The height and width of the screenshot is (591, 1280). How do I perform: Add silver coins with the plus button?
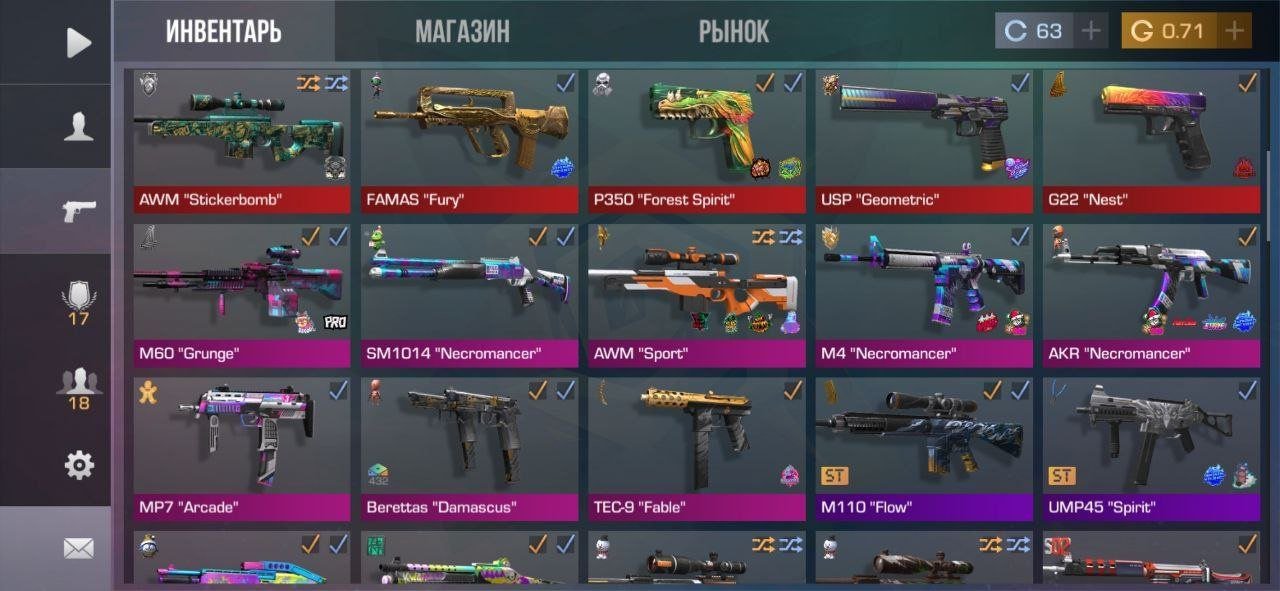1091,31
